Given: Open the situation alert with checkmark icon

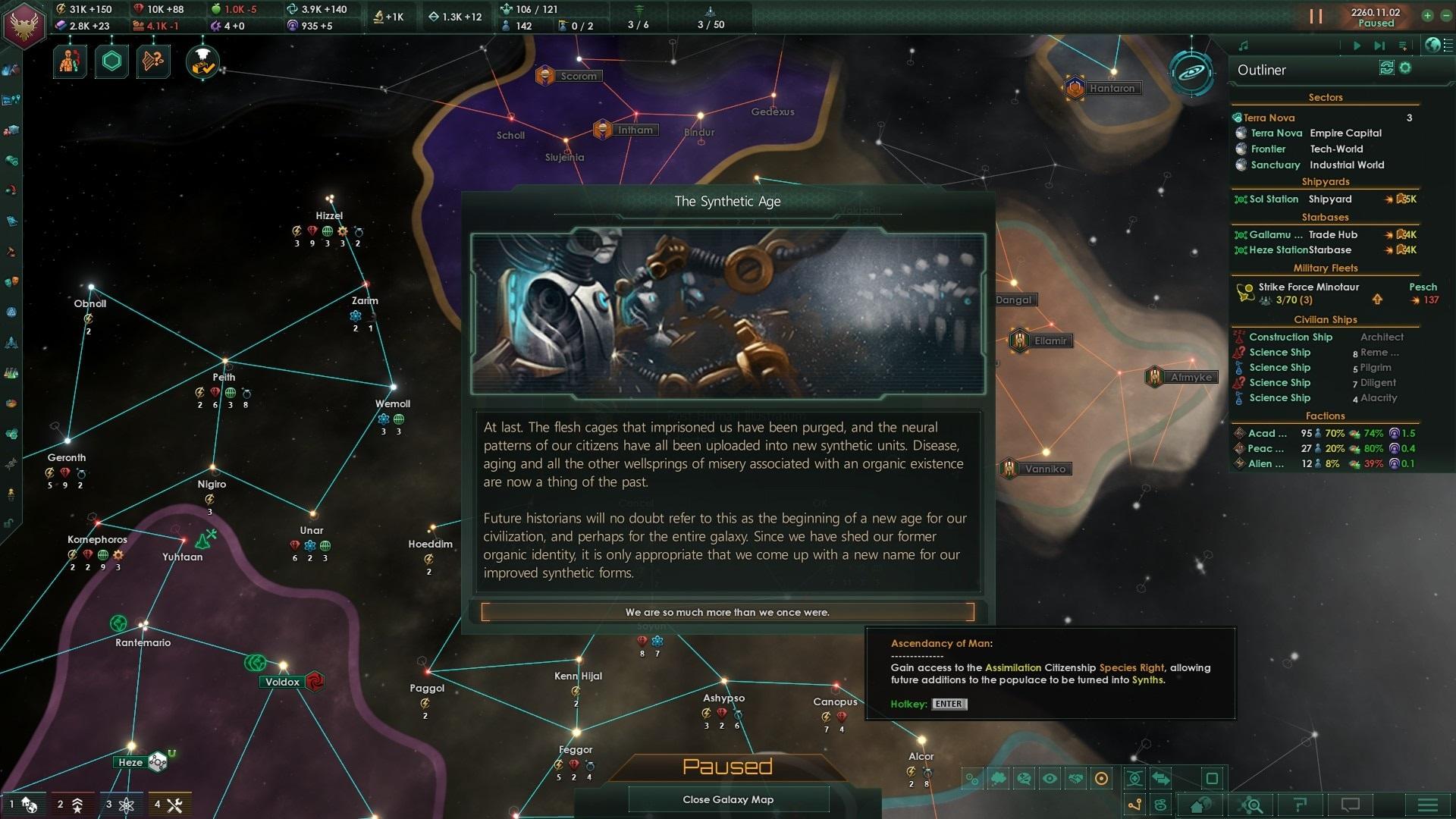Looking at the screenshot, I should tap(202, 62).
